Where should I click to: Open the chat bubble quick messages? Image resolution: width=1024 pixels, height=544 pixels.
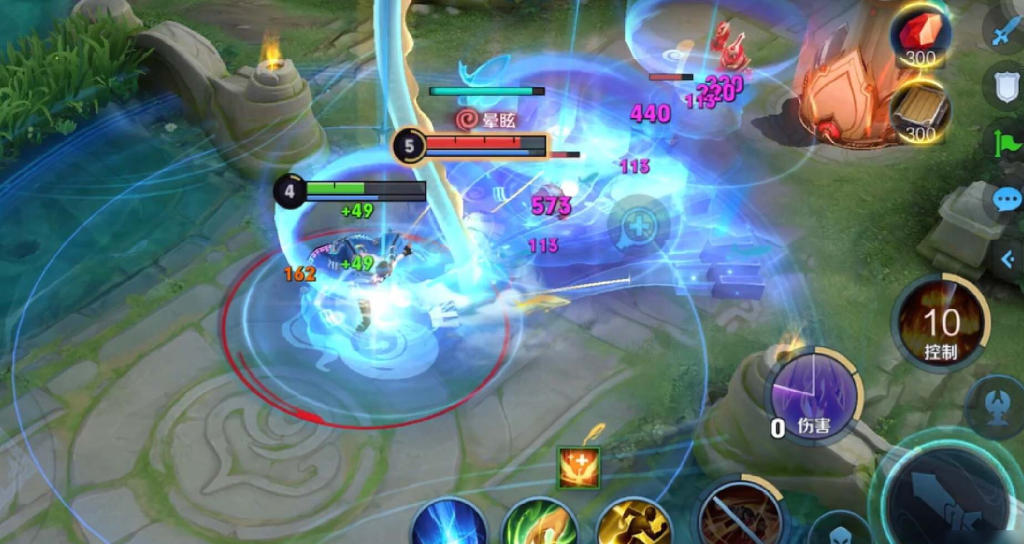(1006, 200)
